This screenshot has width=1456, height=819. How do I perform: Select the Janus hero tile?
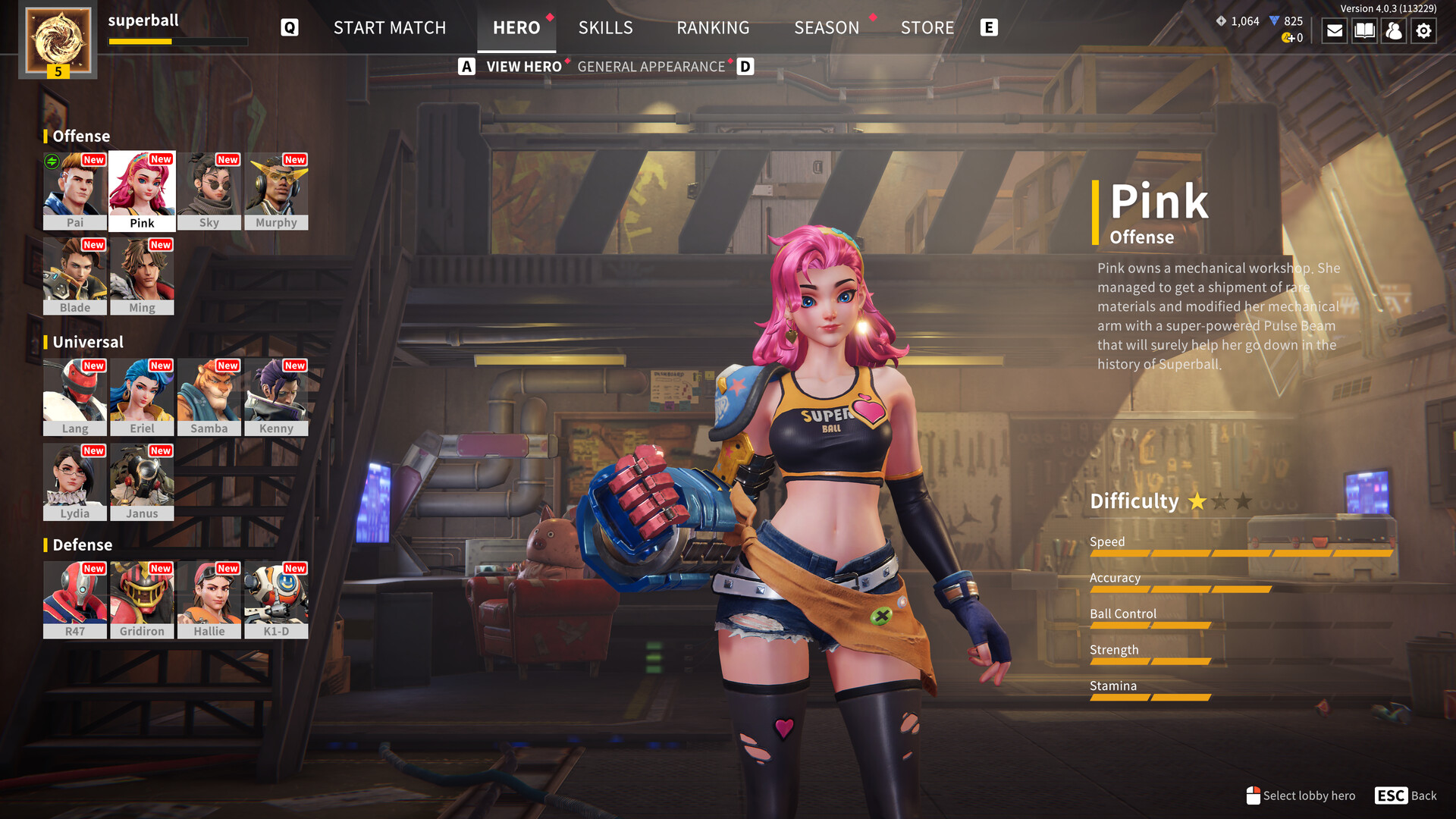[142, 482]
